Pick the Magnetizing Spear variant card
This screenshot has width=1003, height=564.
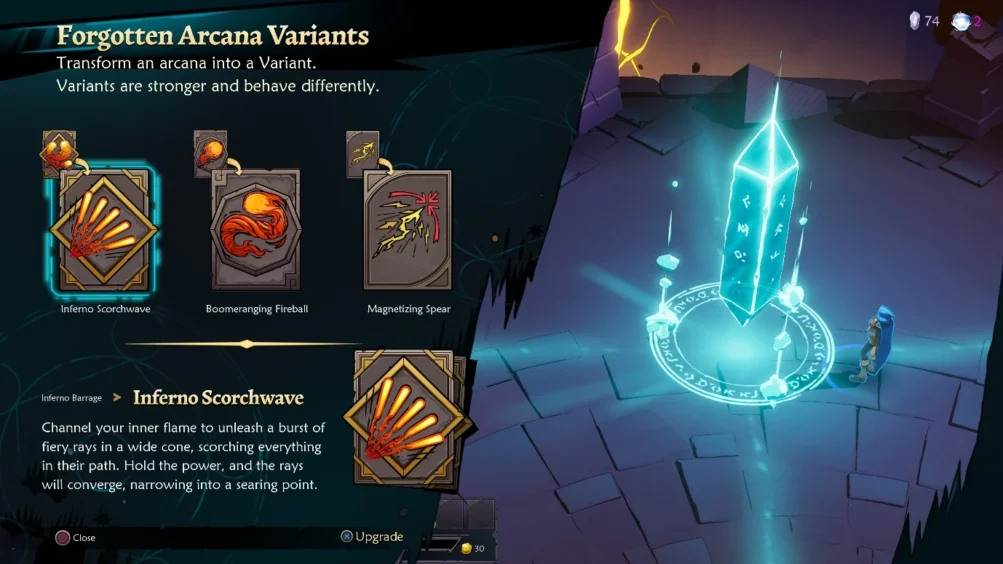tap(407, 230)
